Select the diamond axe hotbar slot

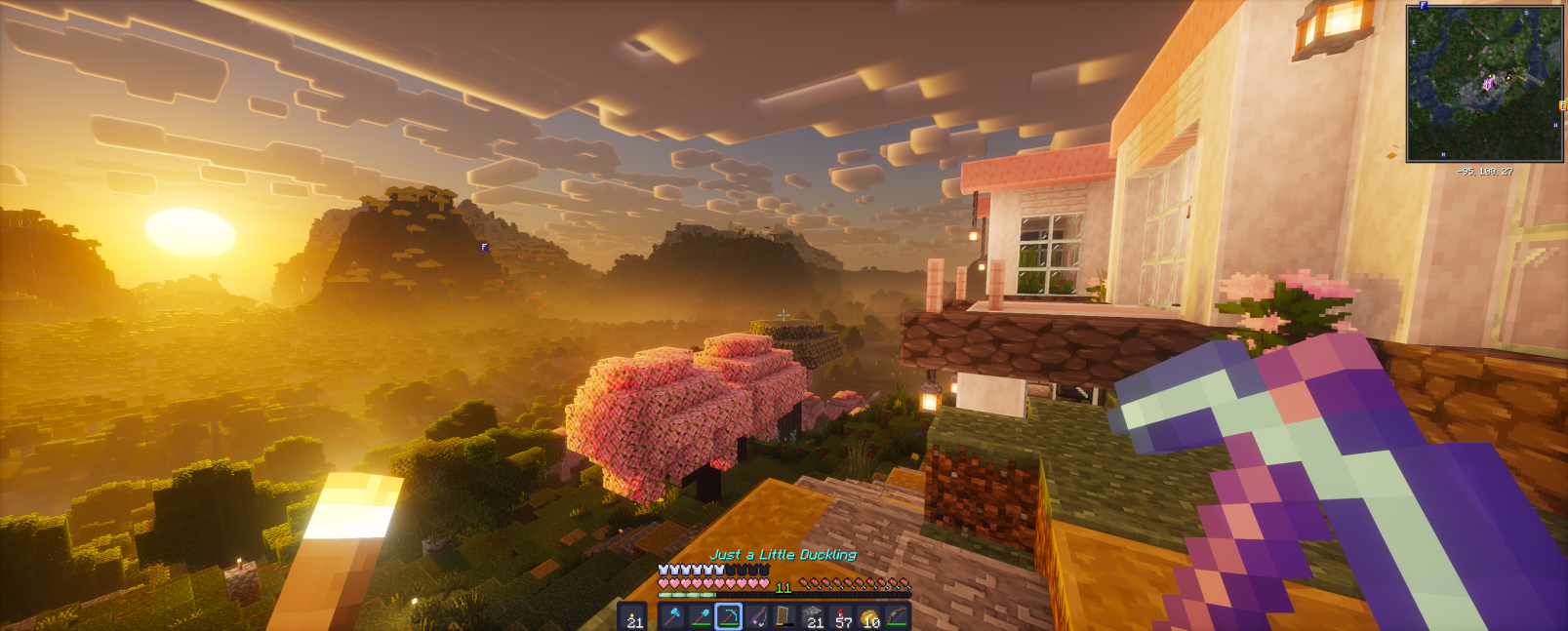671,616
